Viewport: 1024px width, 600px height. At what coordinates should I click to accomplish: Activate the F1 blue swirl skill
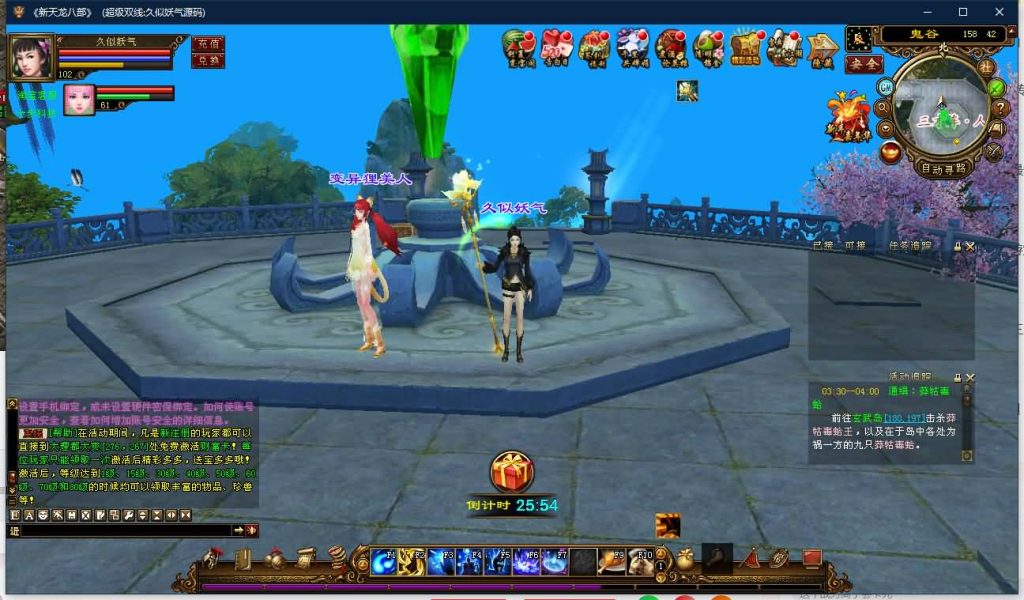[x=384, y=561]
